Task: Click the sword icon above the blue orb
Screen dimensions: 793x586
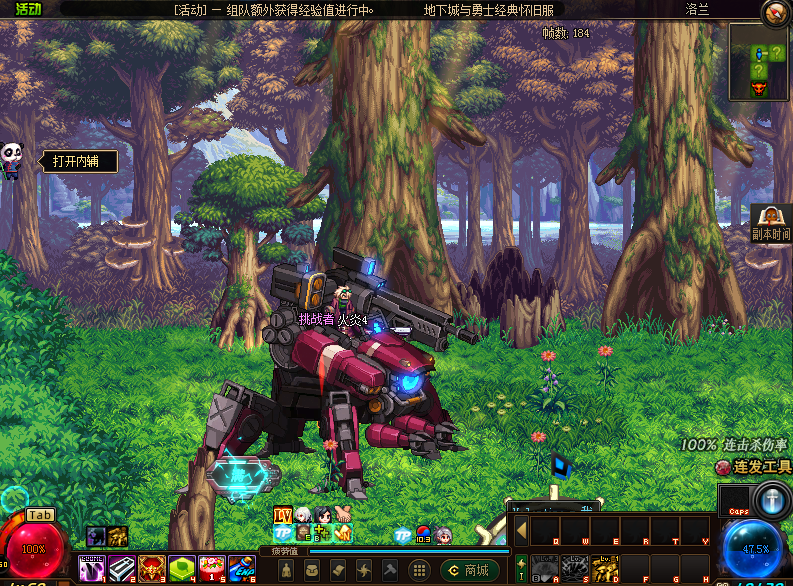Action: 772,499
